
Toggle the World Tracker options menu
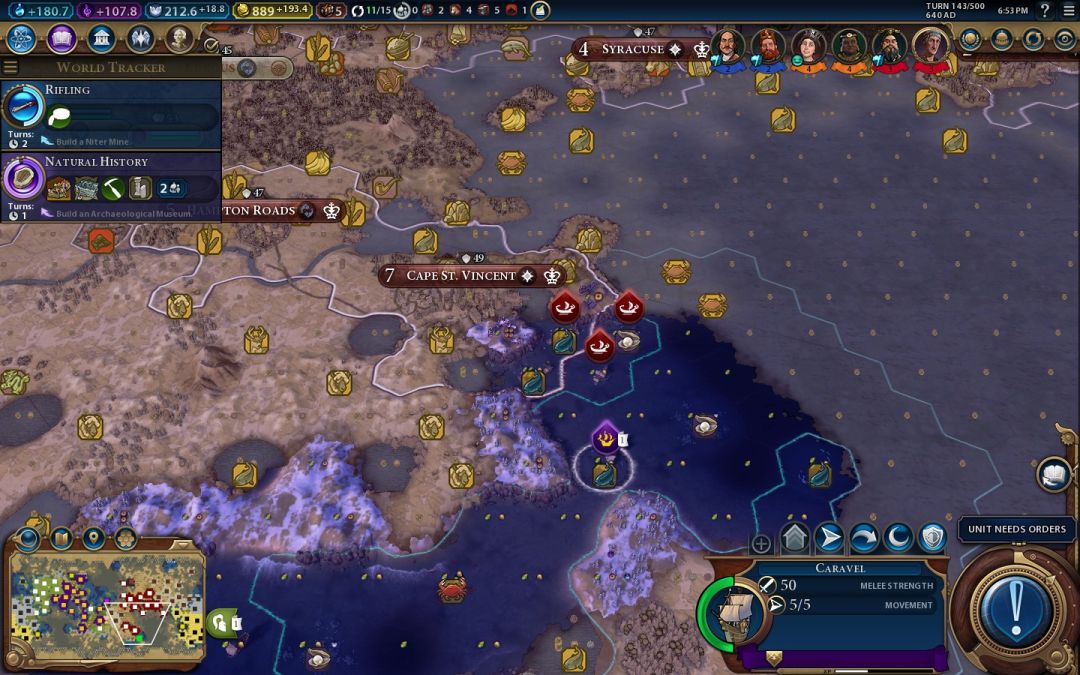tap(11, 67)
